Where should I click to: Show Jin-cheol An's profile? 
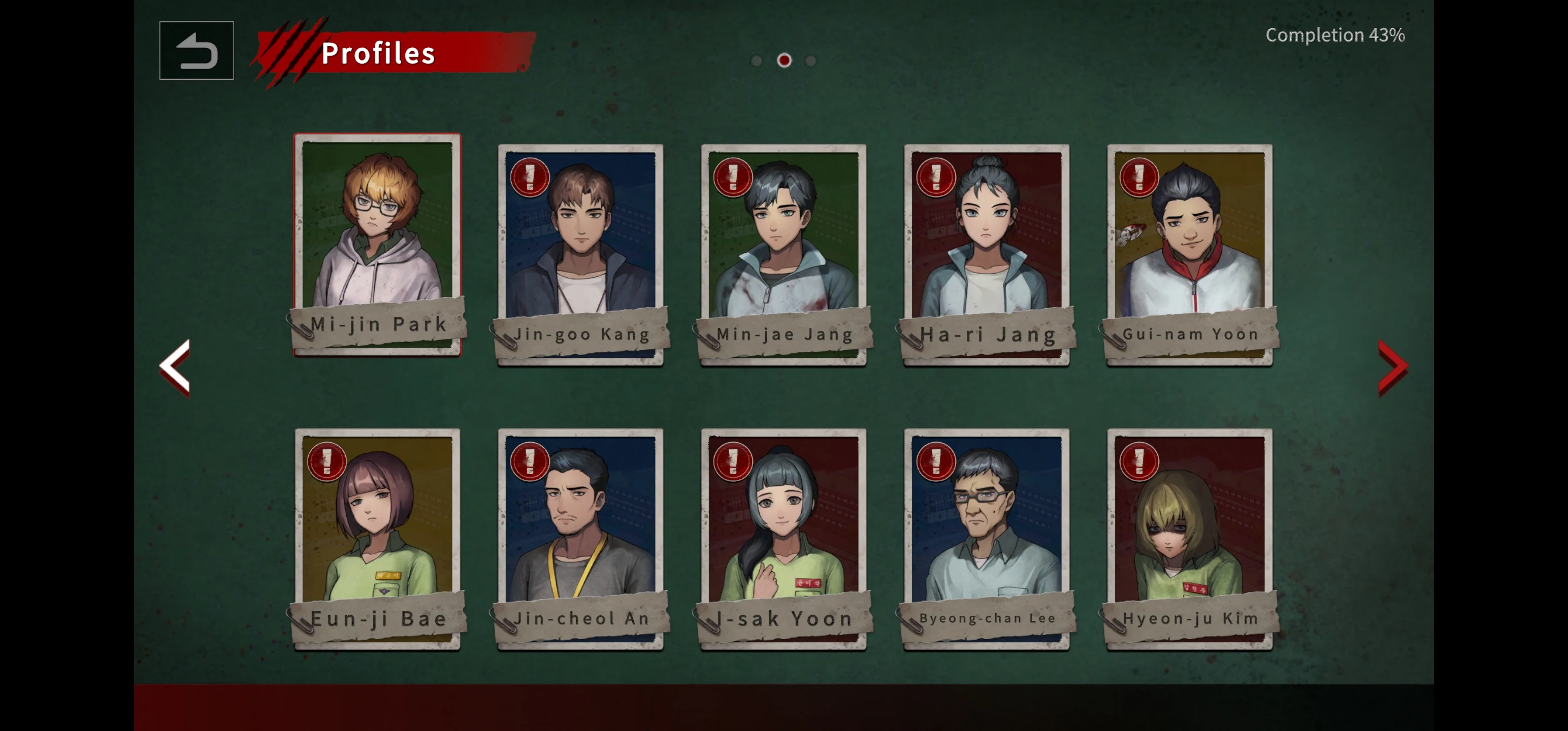point(580,538)
